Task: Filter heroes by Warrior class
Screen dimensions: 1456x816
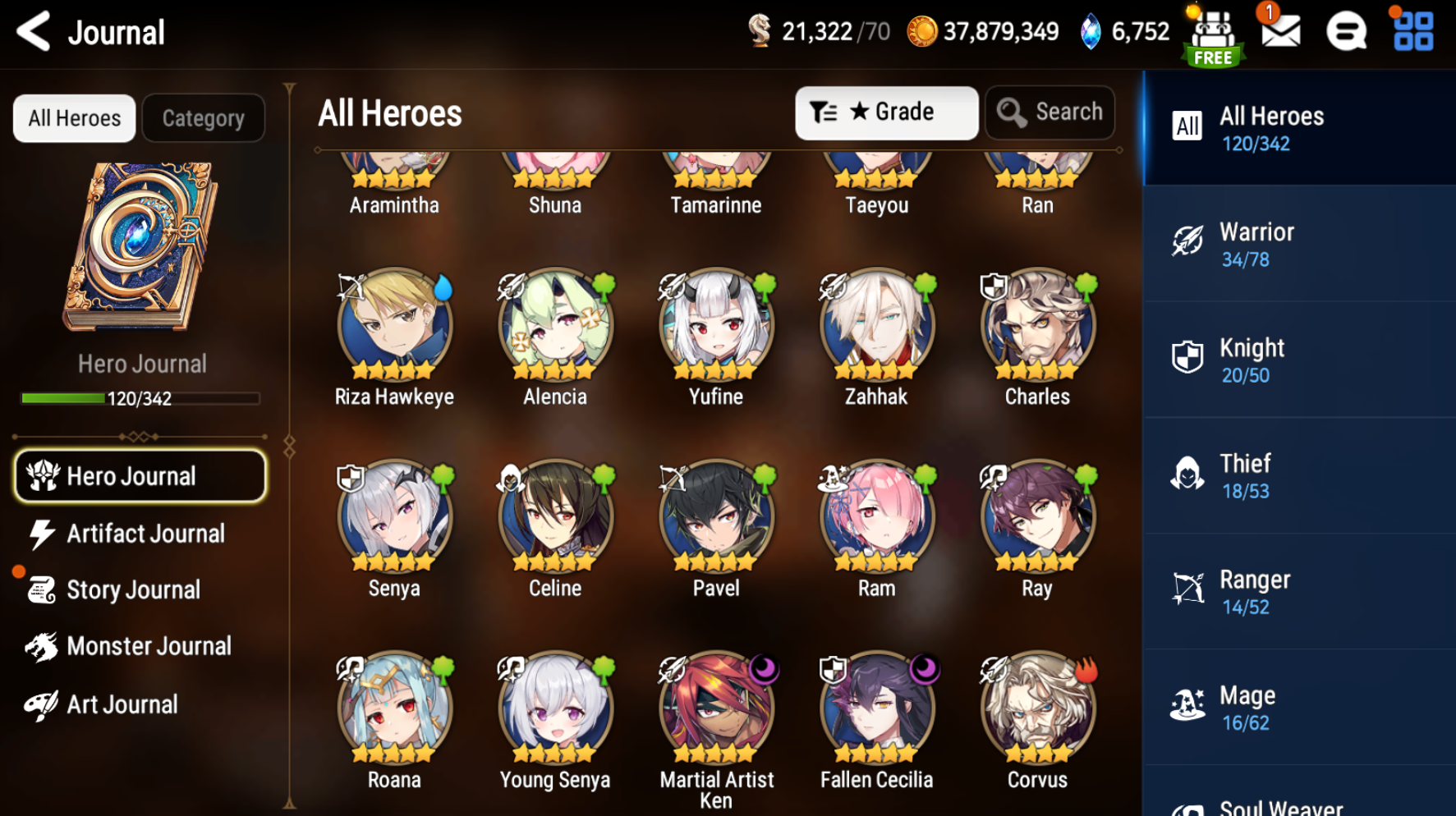Action: (1298, 245)
